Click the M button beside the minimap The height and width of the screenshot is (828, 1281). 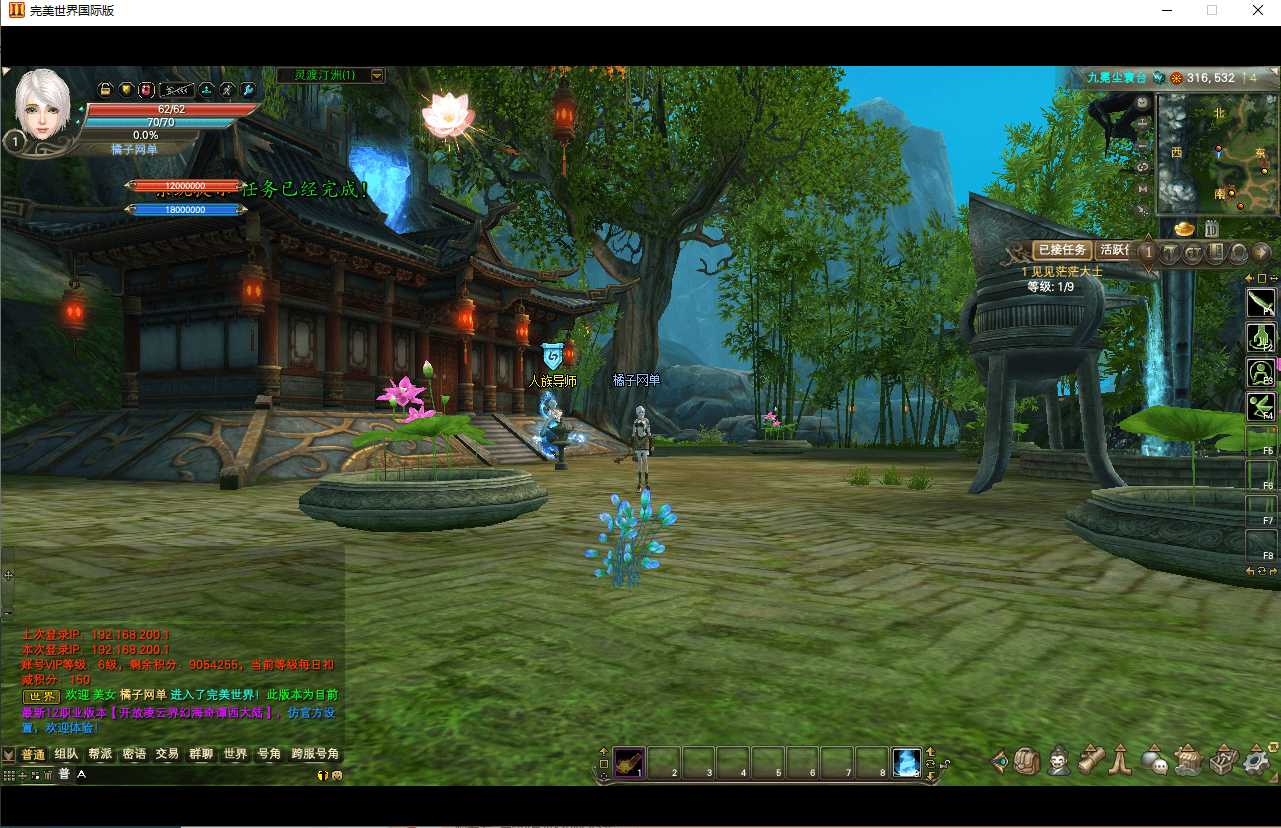1143,188
